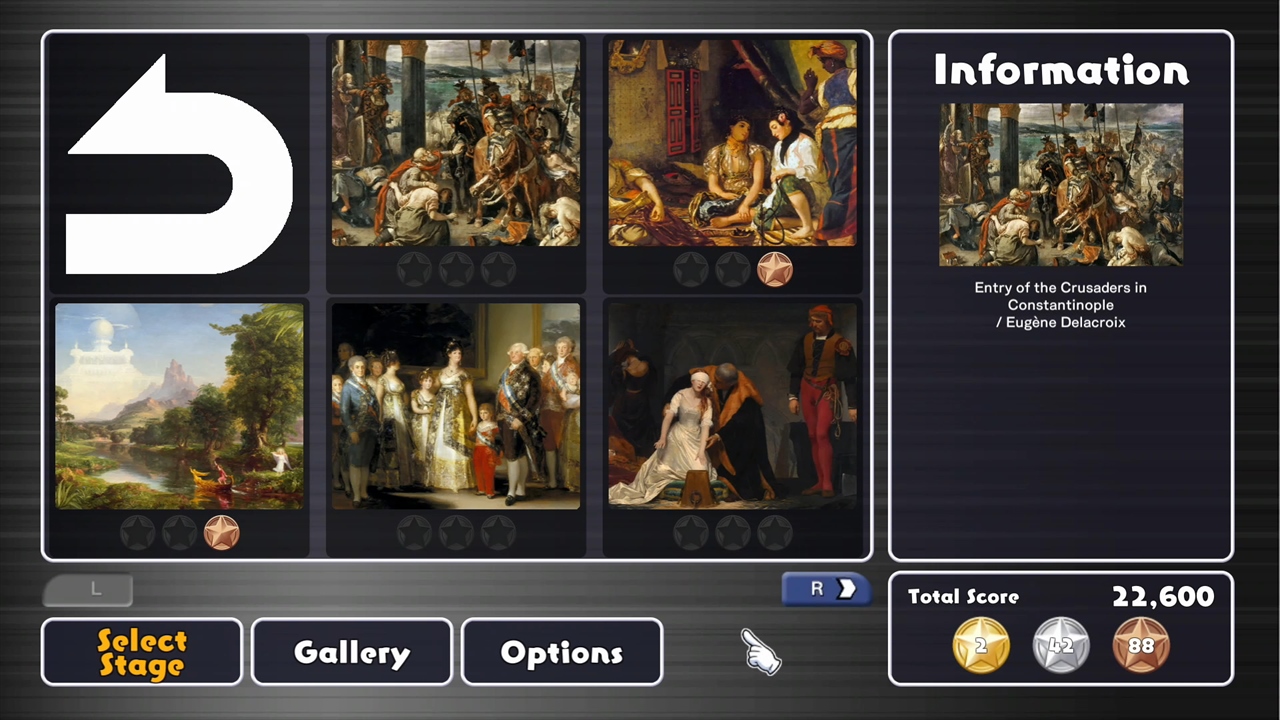Click an empty star under Entry of the Crusaders

tap(456, 268)
